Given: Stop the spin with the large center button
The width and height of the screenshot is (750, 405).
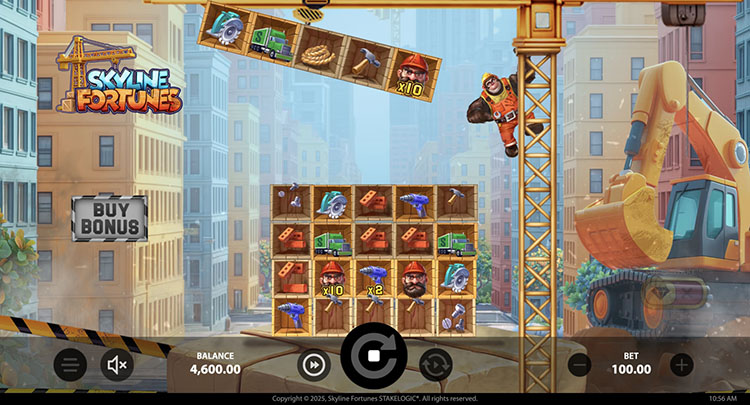Looking at the screenshot, I should click(374, 356).
